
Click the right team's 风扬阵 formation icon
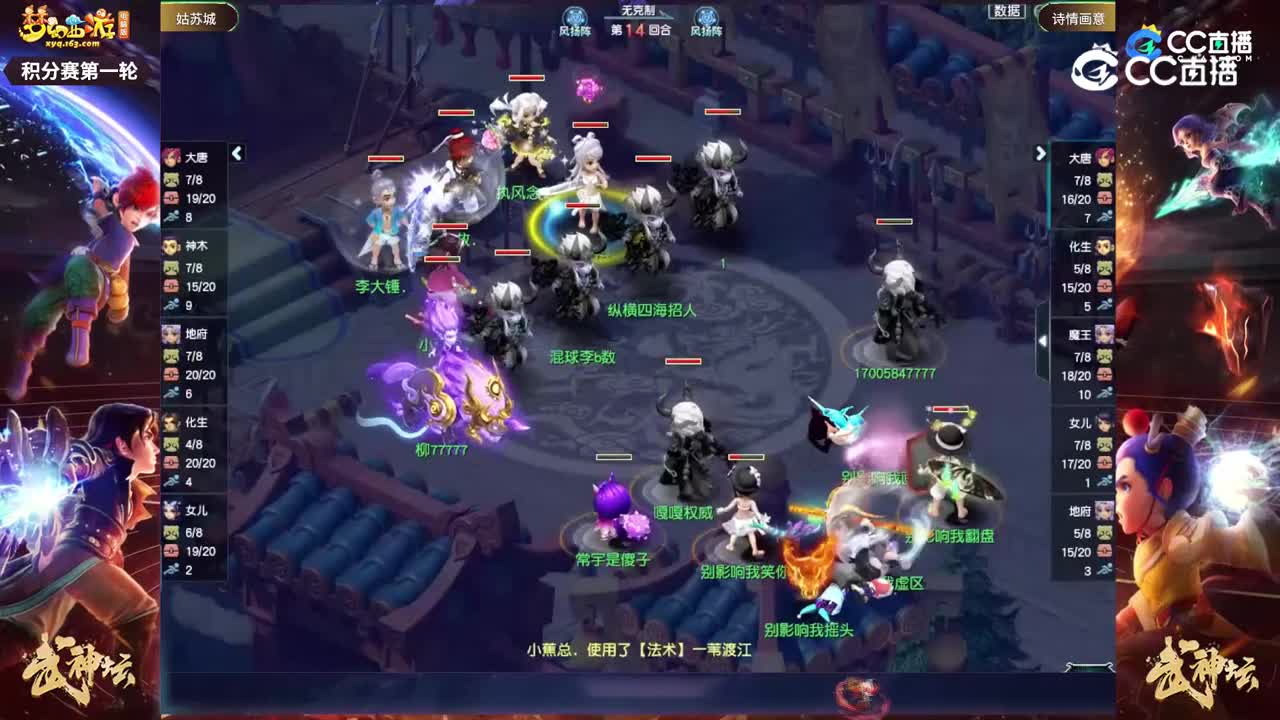[707, 16]
